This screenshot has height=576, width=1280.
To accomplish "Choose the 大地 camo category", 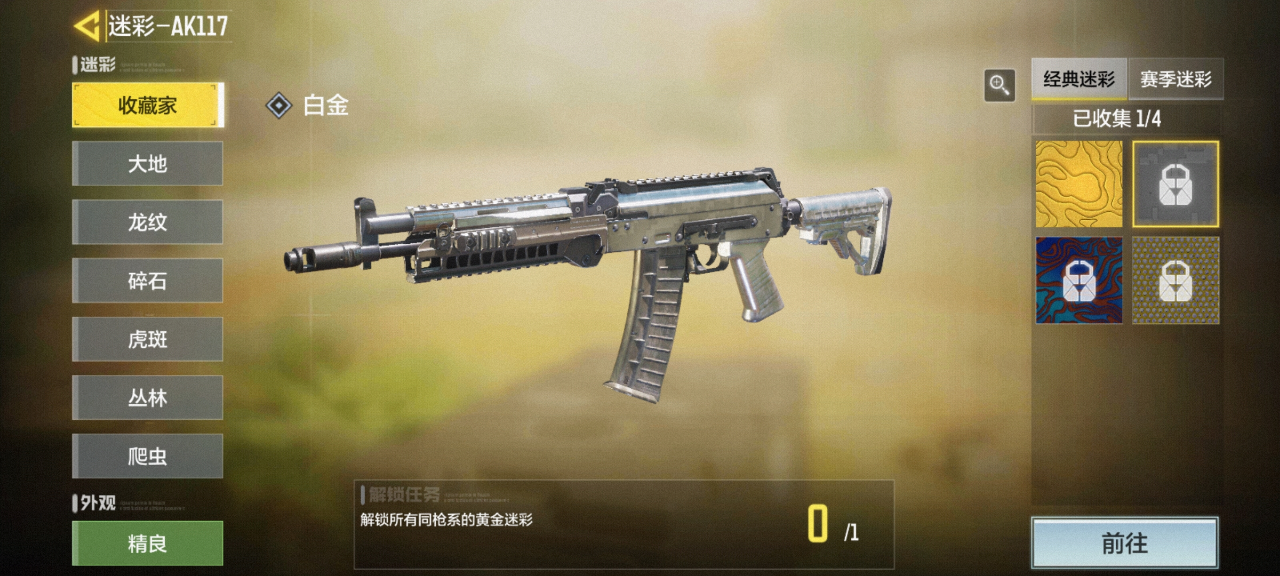I will [147, 164].
